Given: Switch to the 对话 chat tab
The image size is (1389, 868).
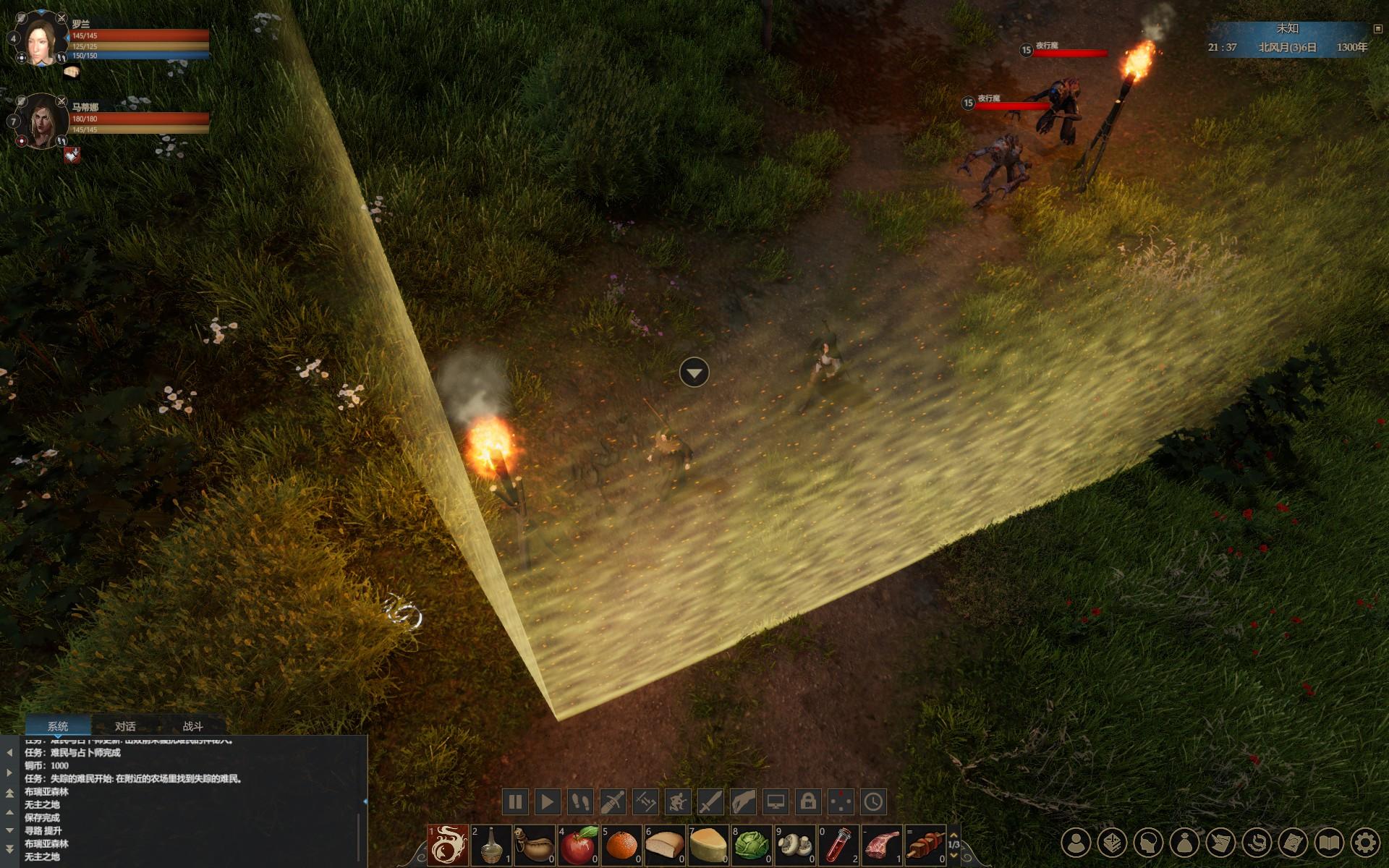Looking at the screenshot, I should click(125, 726).
